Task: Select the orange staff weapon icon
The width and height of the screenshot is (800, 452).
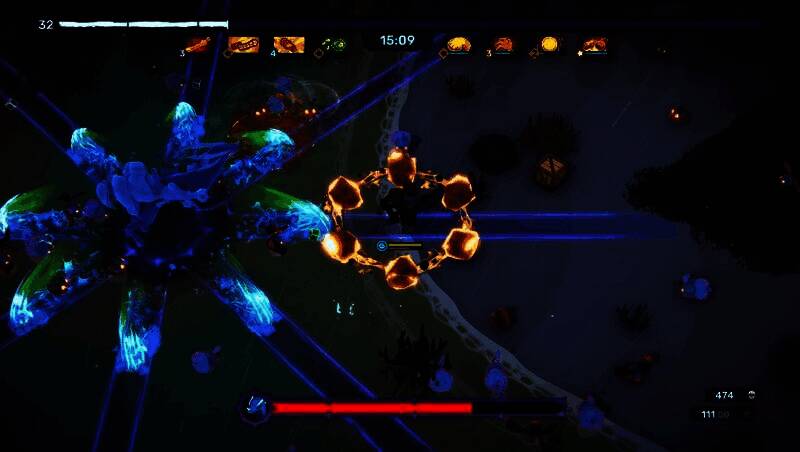Action: pos(197,44)
